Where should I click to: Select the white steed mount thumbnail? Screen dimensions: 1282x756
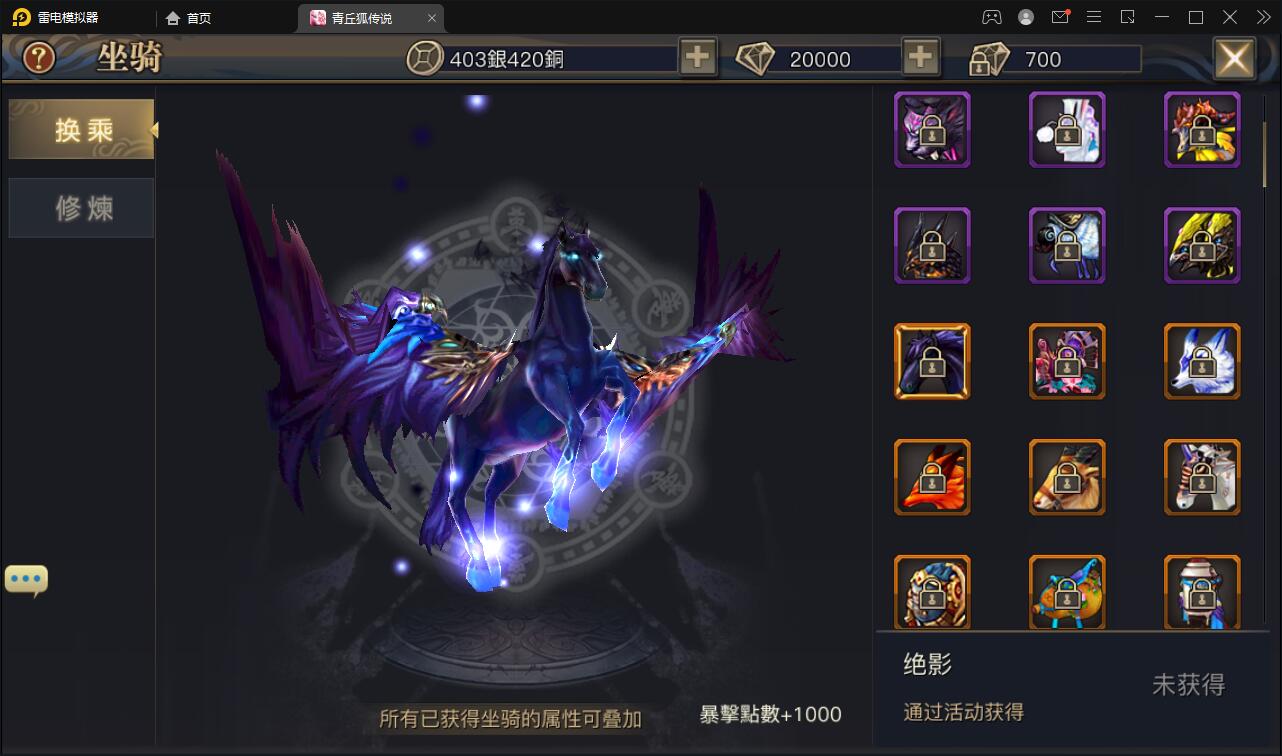[x=1202, y=477]
